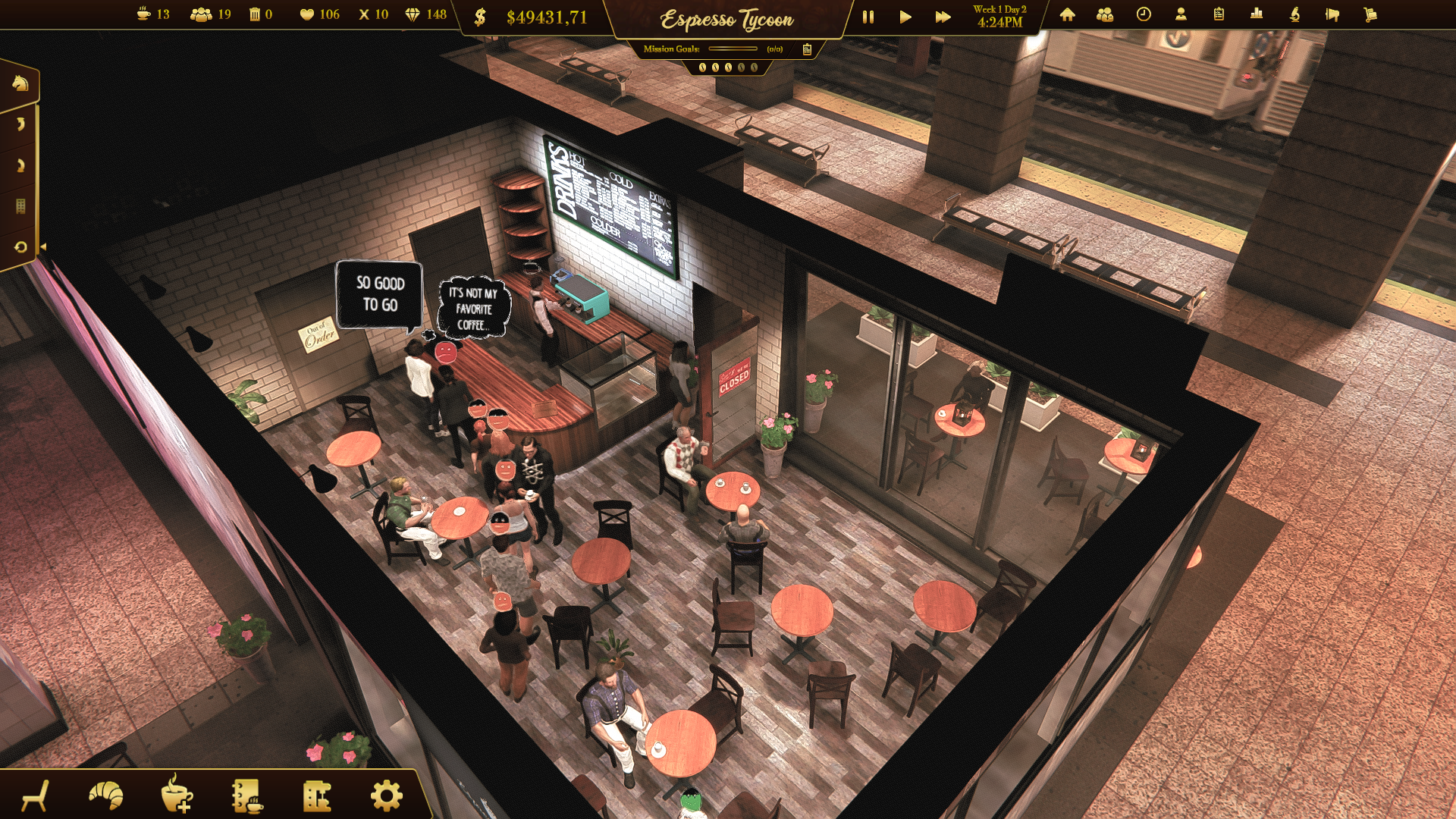Open the microscope research icon

[x=1294, y=14]
